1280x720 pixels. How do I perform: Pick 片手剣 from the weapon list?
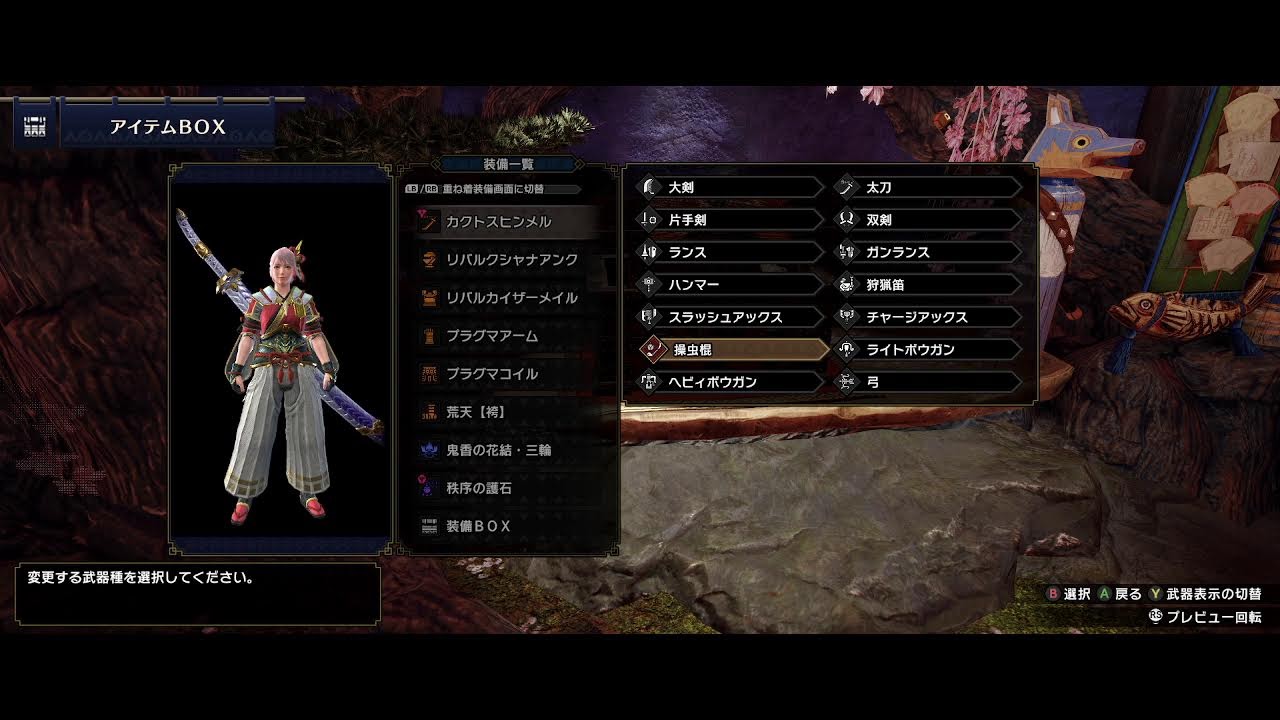click(730, 219)
